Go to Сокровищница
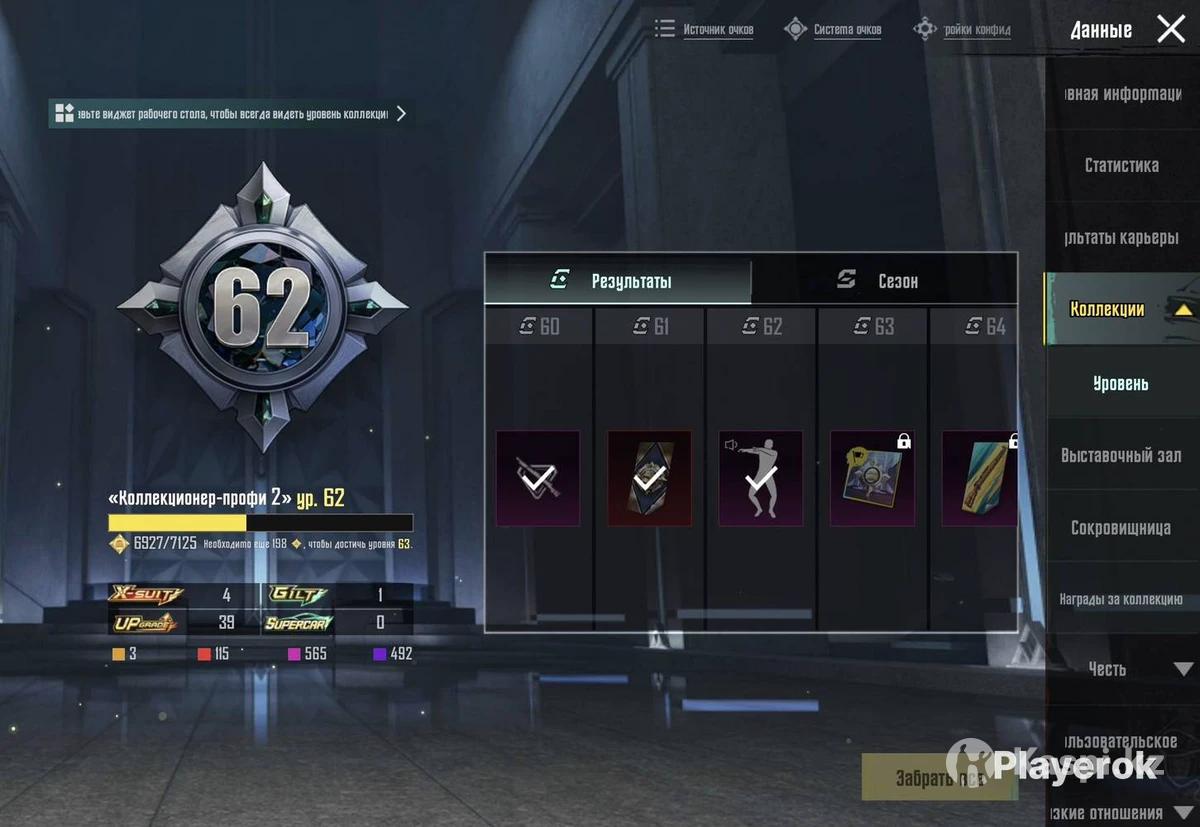Image resolution: width=1200 pixels, height=827 pixels. [x=1120, y=527]
